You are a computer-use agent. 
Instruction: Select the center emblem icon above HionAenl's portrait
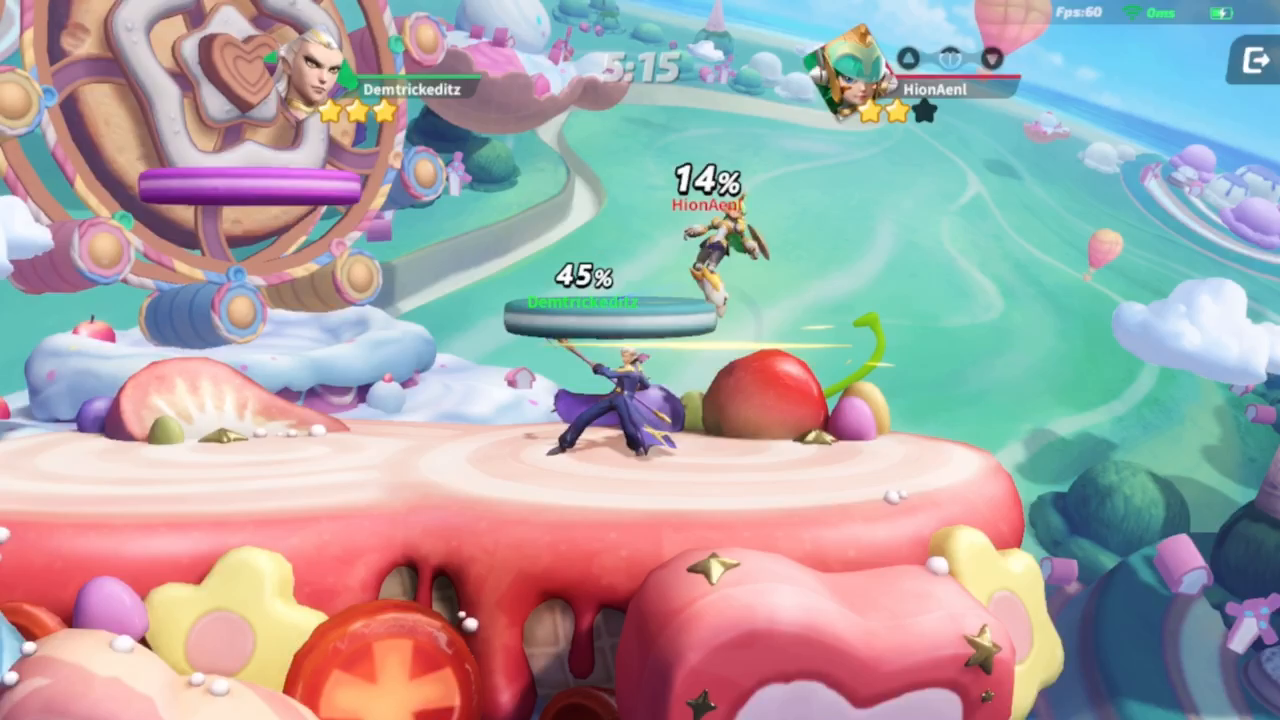coord(950,58)
